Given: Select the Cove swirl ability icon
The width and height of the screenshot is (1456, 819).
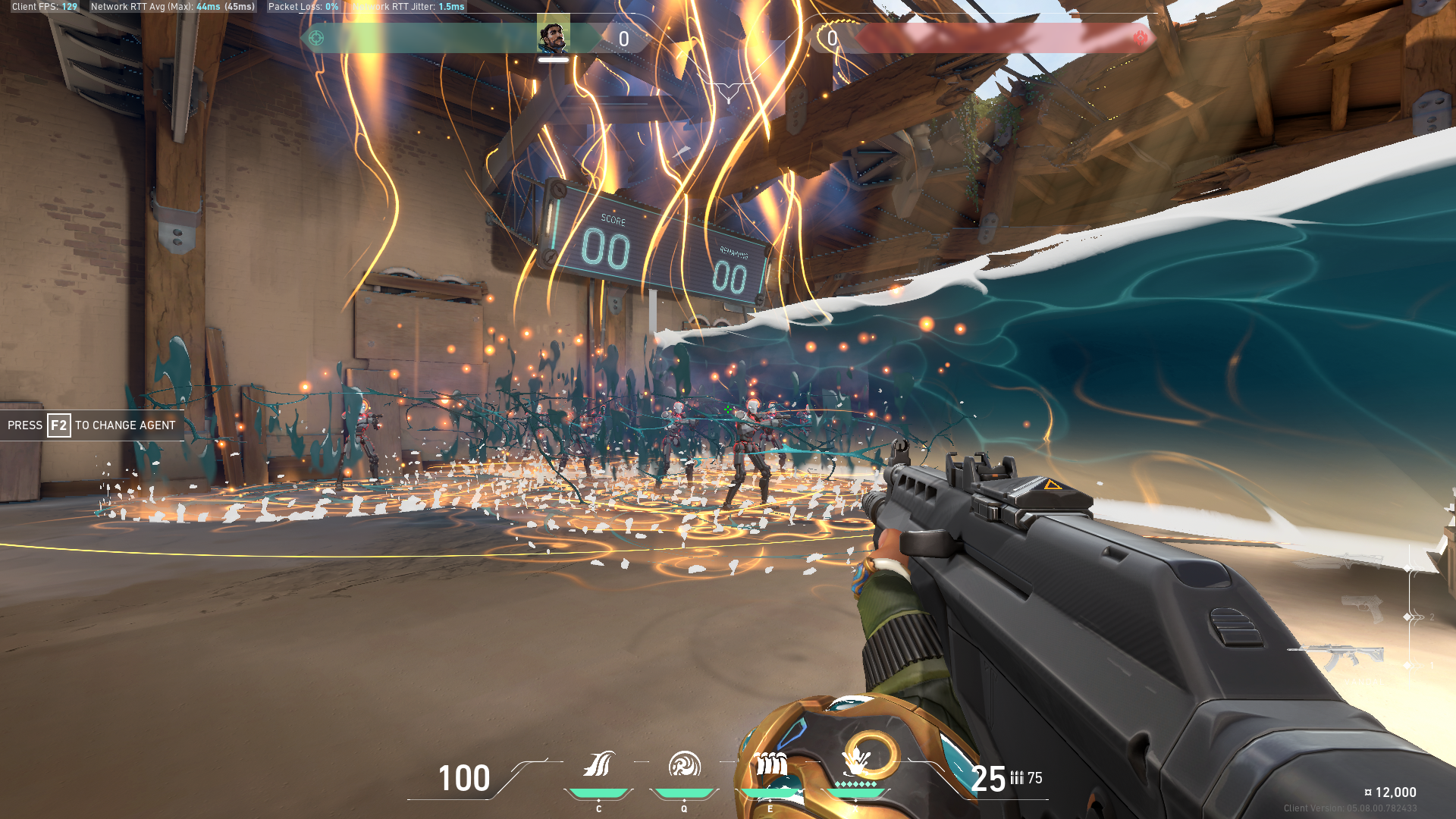Looking at the screenshot, I should (x=684, y=765).
